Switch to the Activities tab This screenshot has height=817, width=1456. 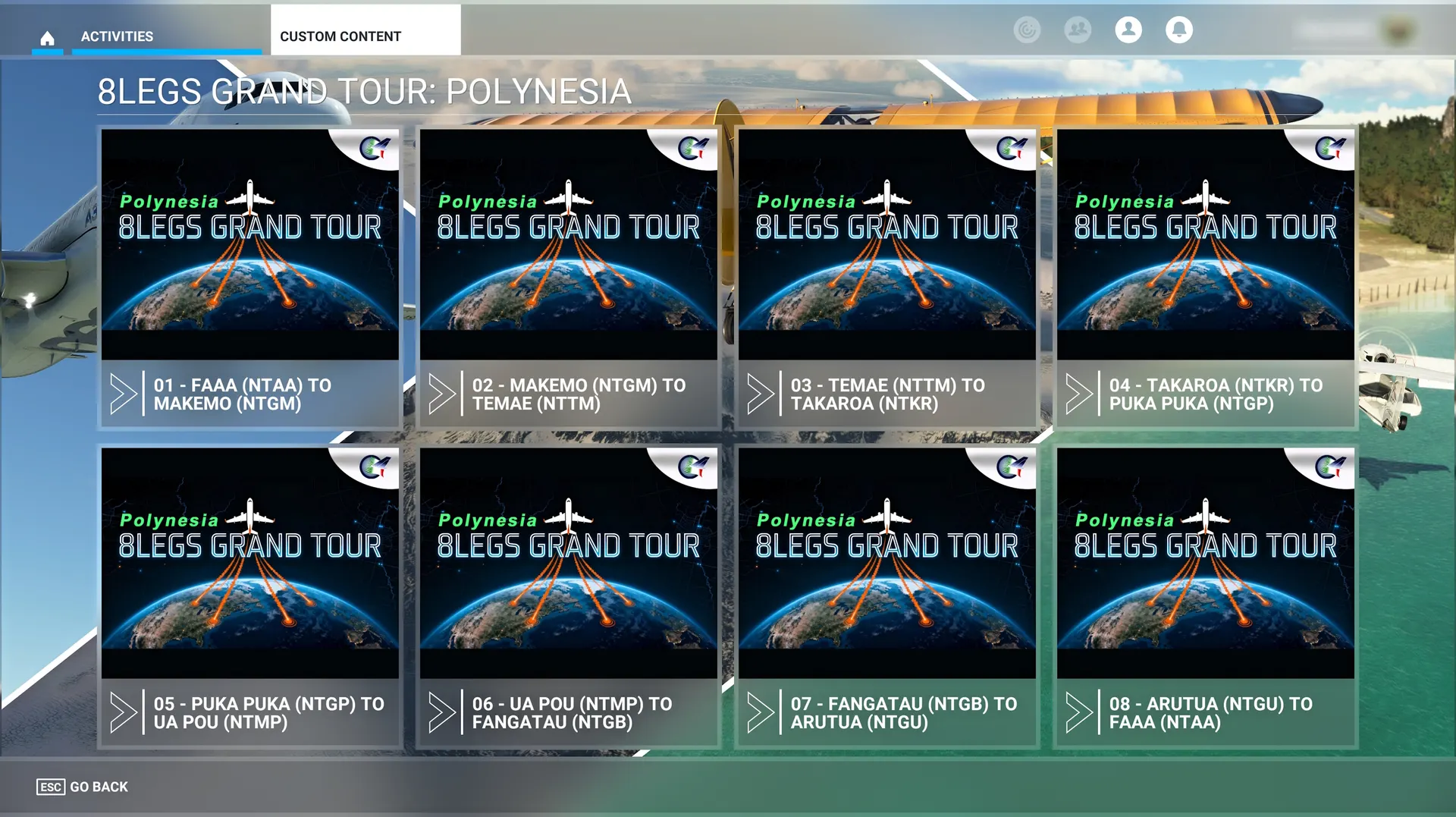[x=118, y=36]
